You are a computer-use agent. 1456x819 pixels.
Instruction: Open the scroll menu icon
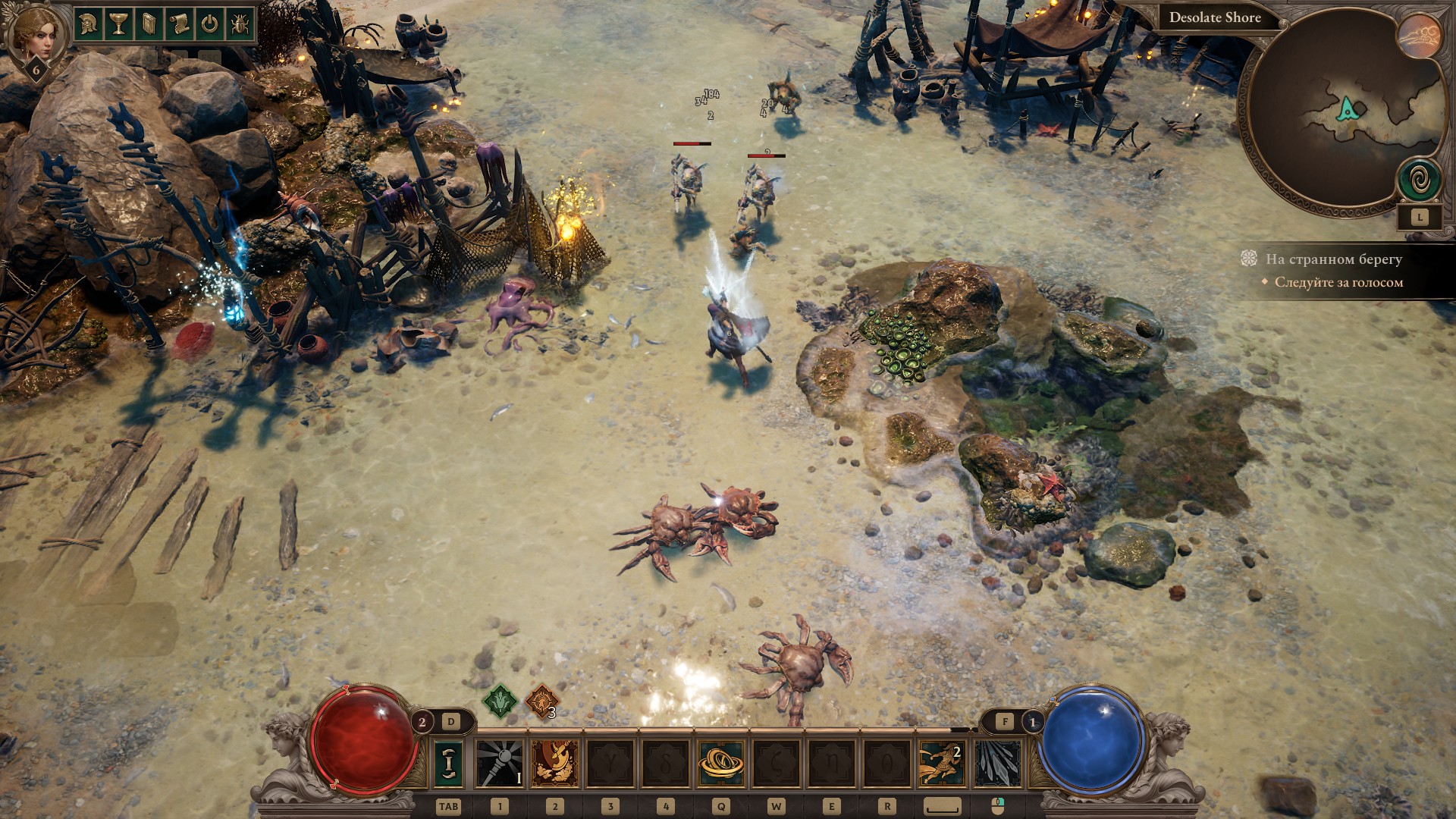click(x=179, y=24)
